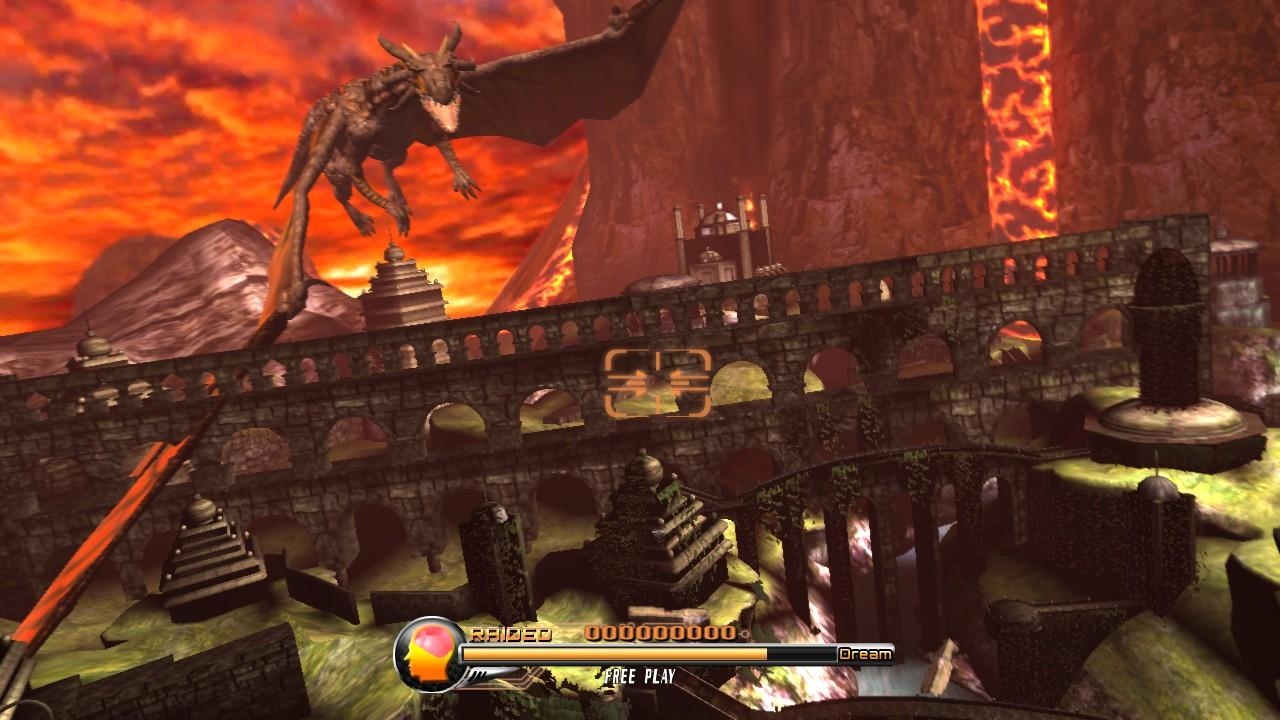Click the head-with-brain player icon

(x=429, y=655)
